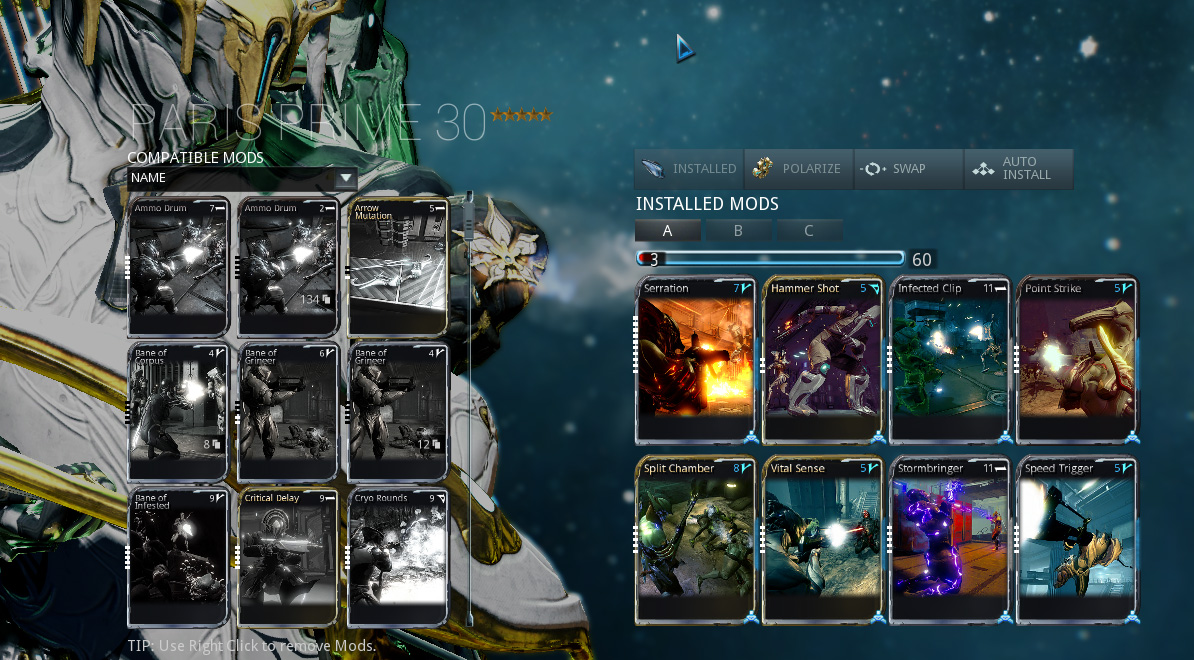Click the Polarize button
Viewport: 1194px width, 660px height.
pos(798,169)
